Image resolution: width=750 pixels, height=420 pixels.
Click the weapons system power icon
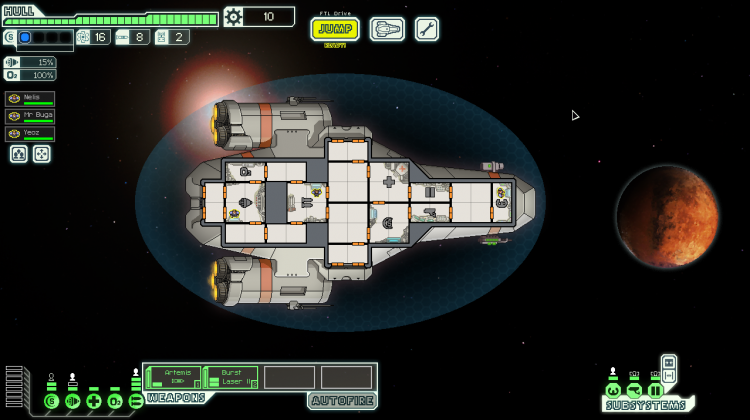coord(136,401)
